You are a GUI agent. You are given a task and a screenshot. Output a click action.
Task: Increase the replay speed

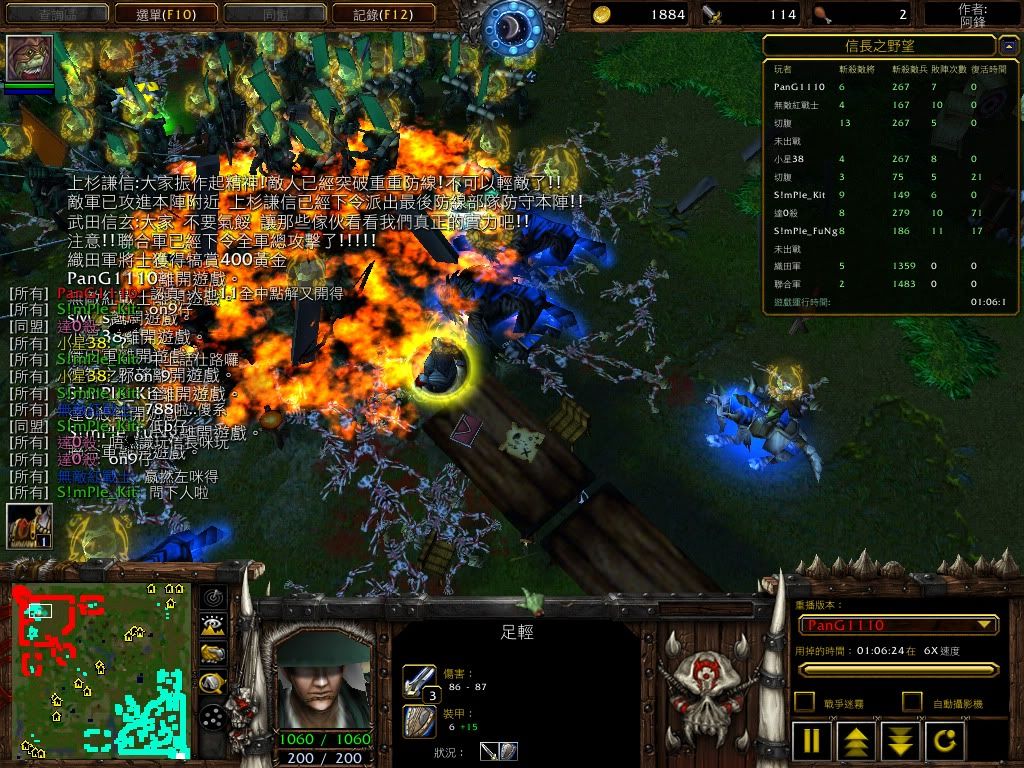857,741
